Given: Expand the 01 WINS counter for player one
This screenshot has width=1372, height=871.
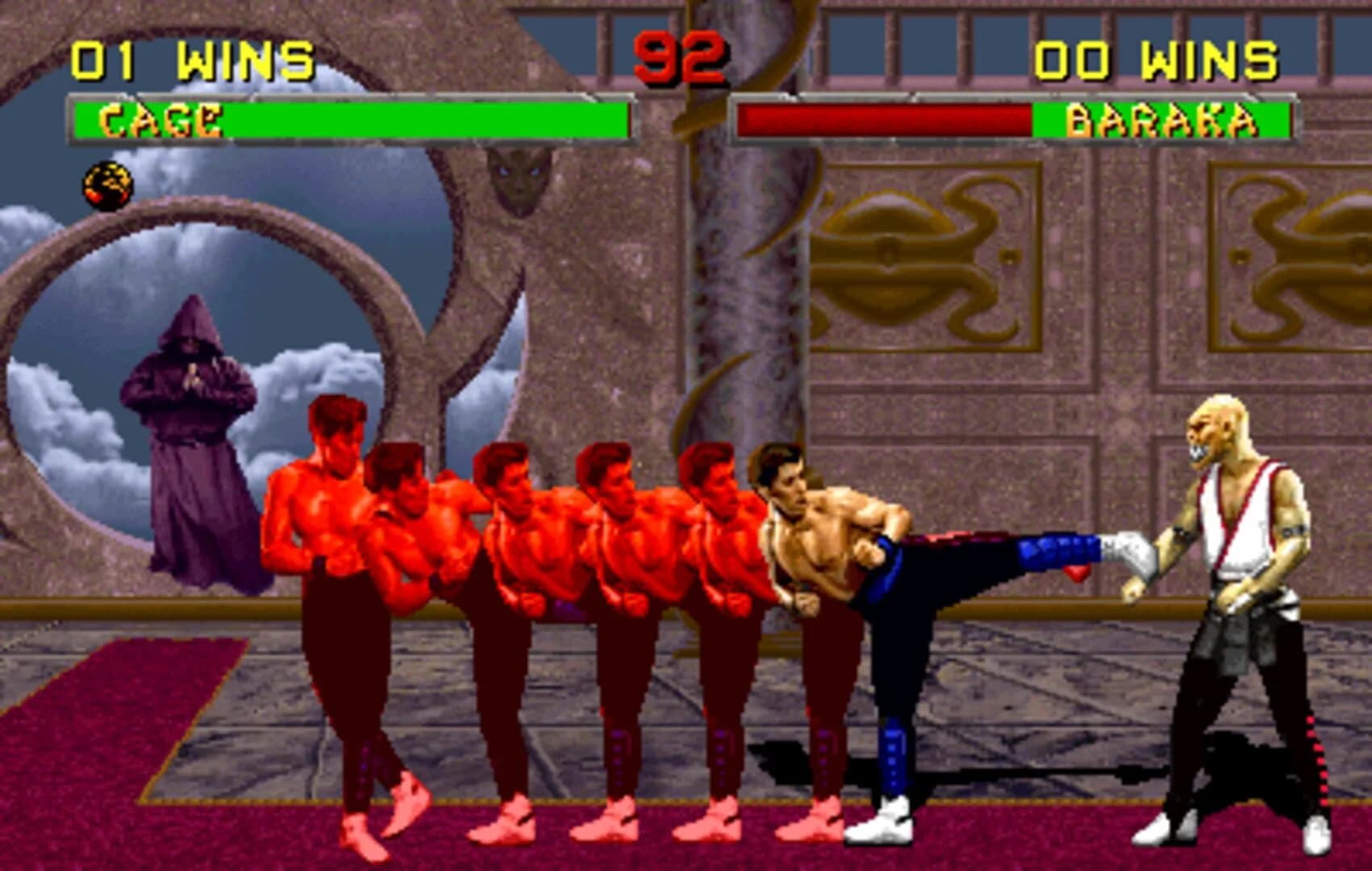Looking at the screenshot, I should click(x=194, y=58).
